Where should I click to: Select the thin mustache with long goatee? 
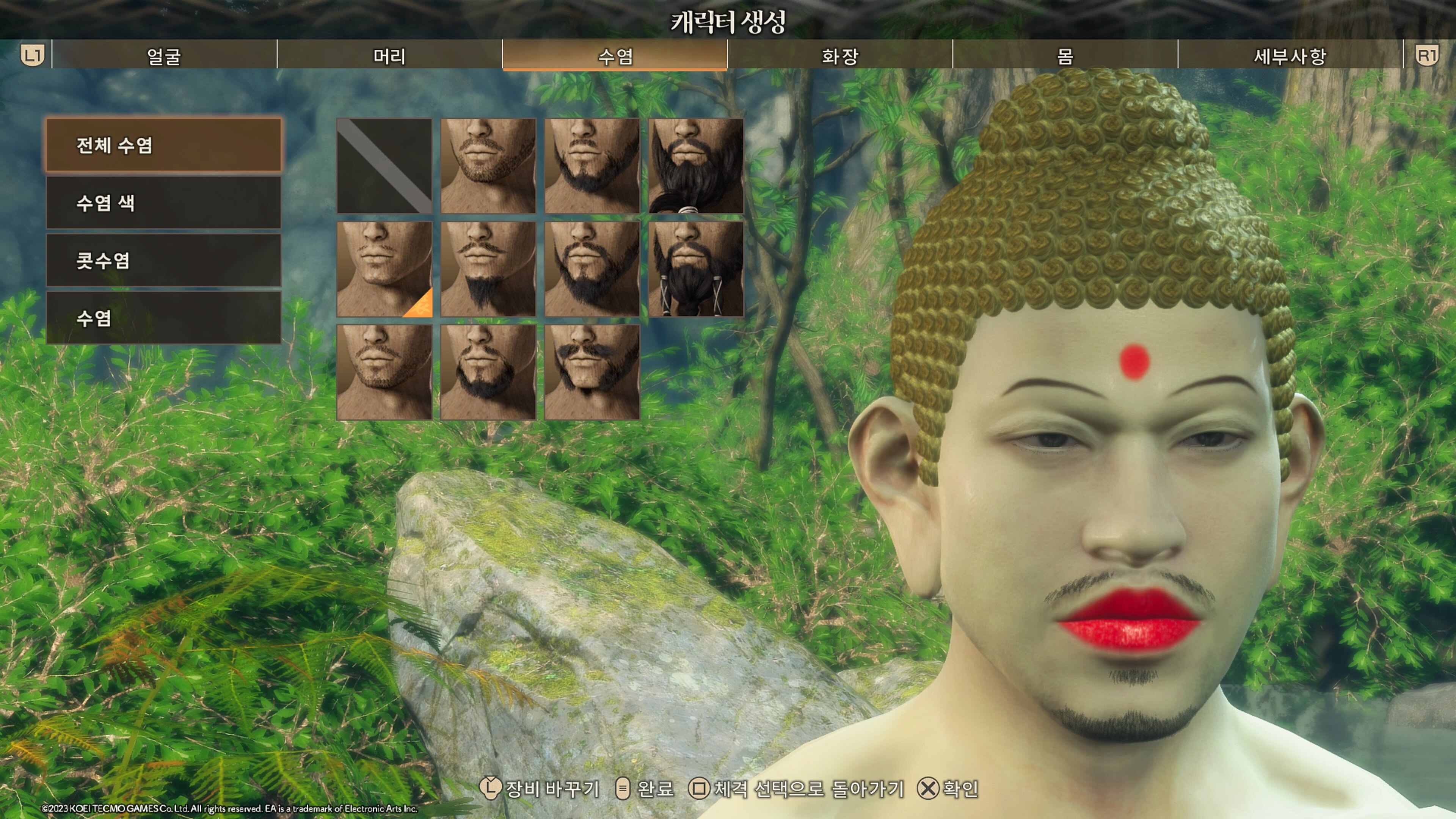(x=488, y=269)
